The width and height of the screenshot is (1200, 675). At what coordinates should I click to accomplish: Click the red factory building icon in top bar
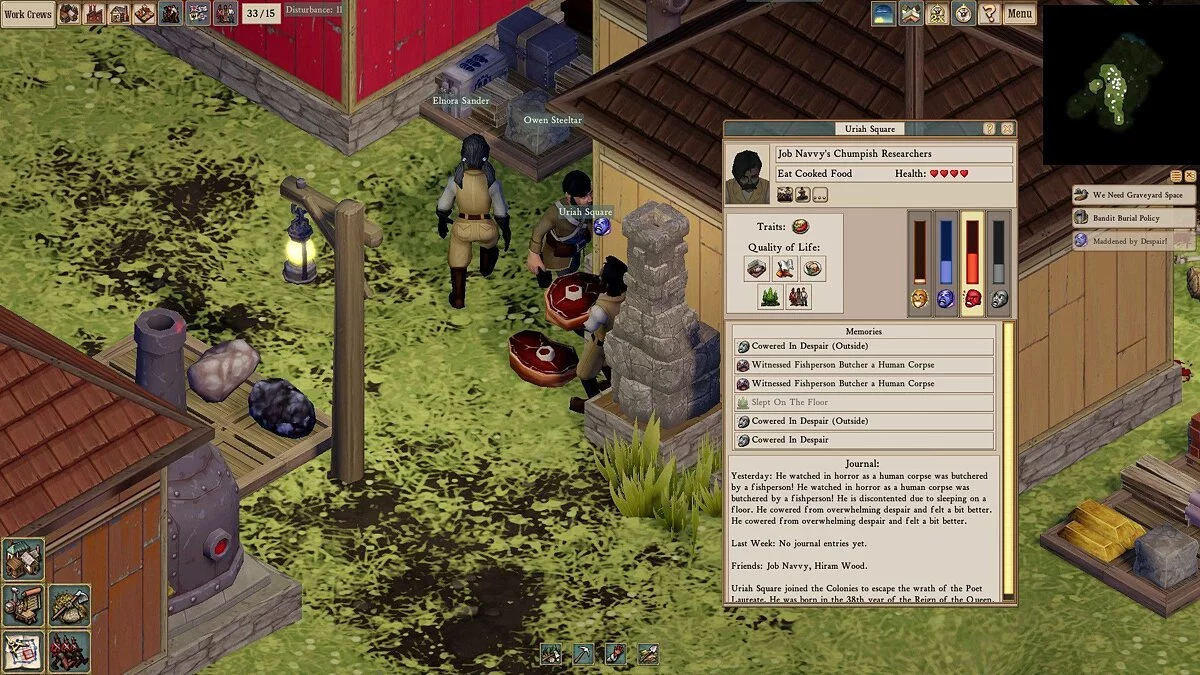(x=95, y=14)
